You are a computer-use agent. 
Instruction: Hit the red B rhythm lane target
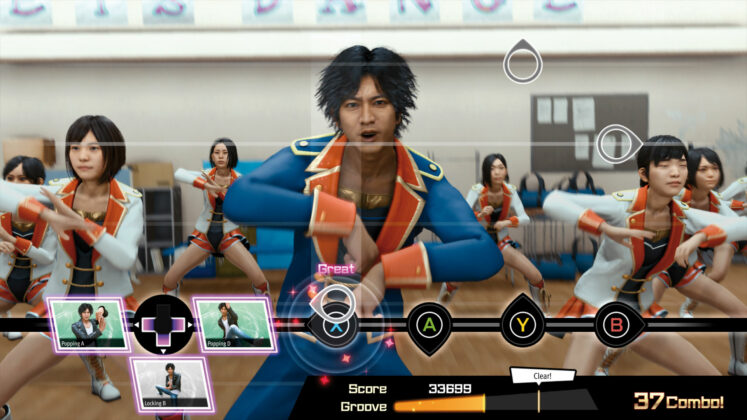click(617, 324)
